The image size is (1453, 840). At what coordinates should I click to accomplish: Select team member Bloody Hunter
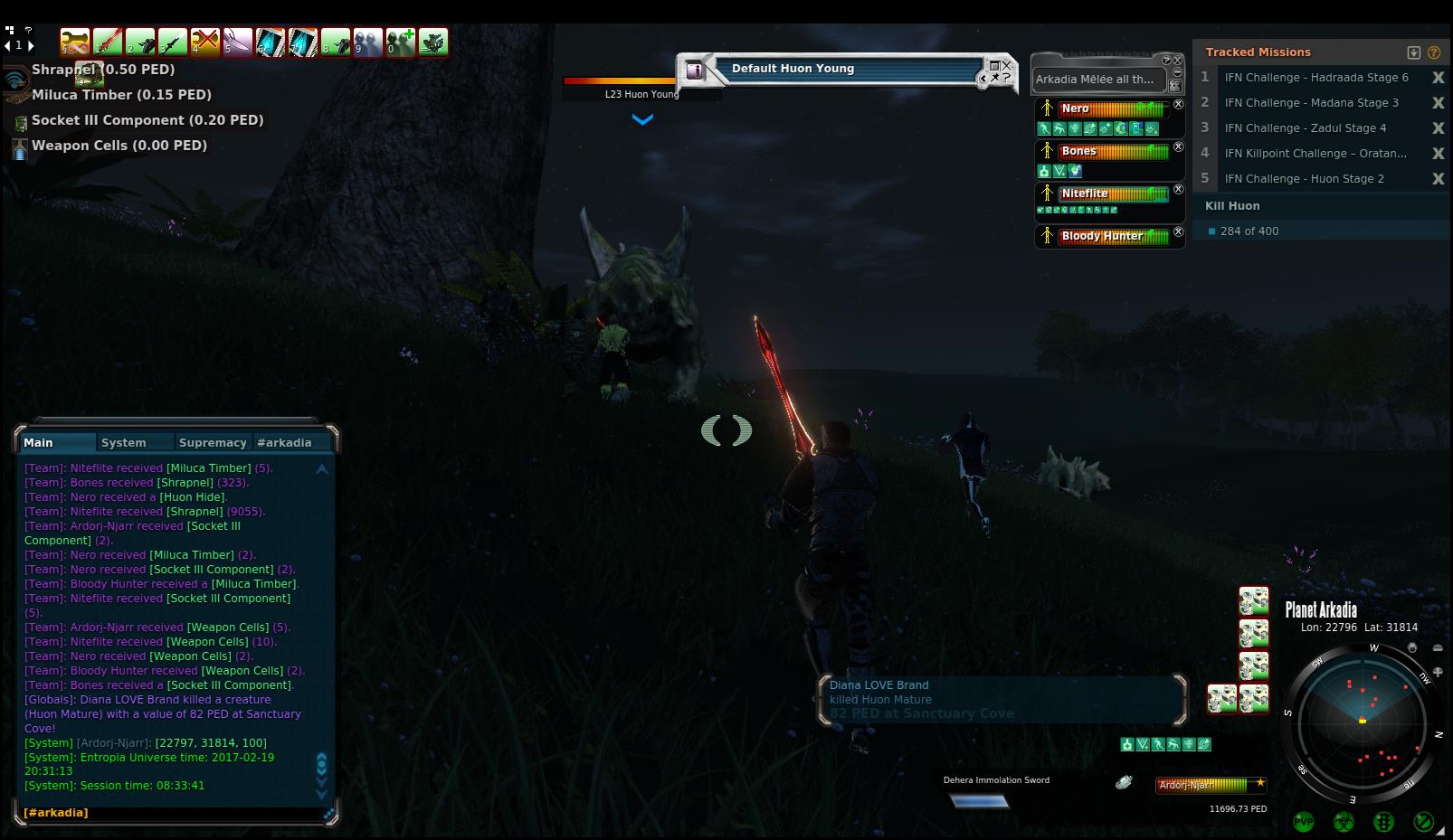point(1101,236)
